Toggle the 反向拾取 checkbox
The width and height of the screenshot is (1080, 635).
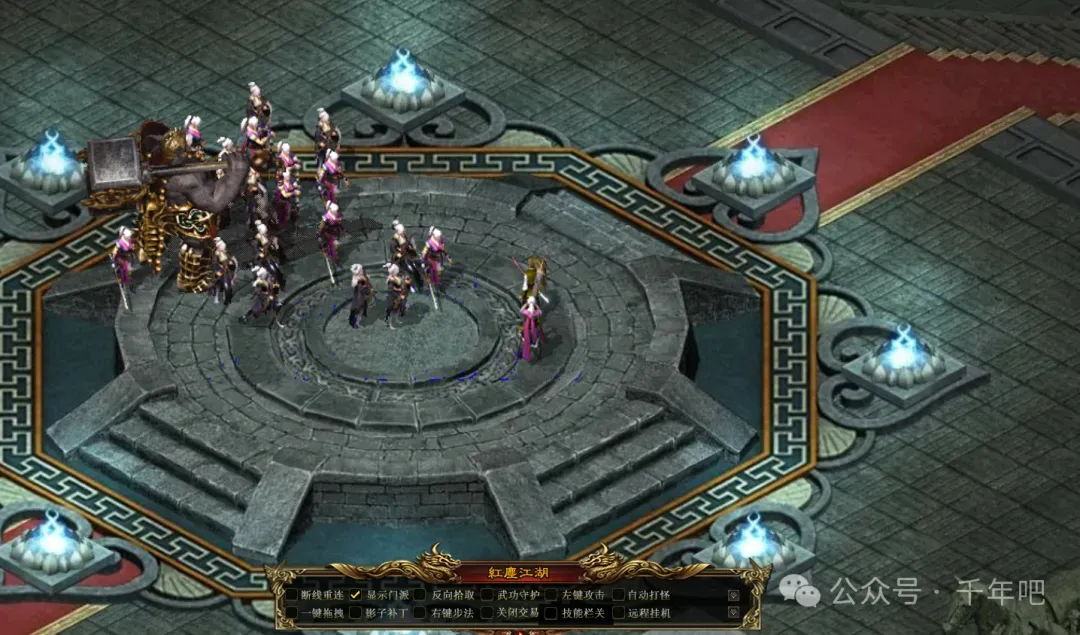[421, 595]
